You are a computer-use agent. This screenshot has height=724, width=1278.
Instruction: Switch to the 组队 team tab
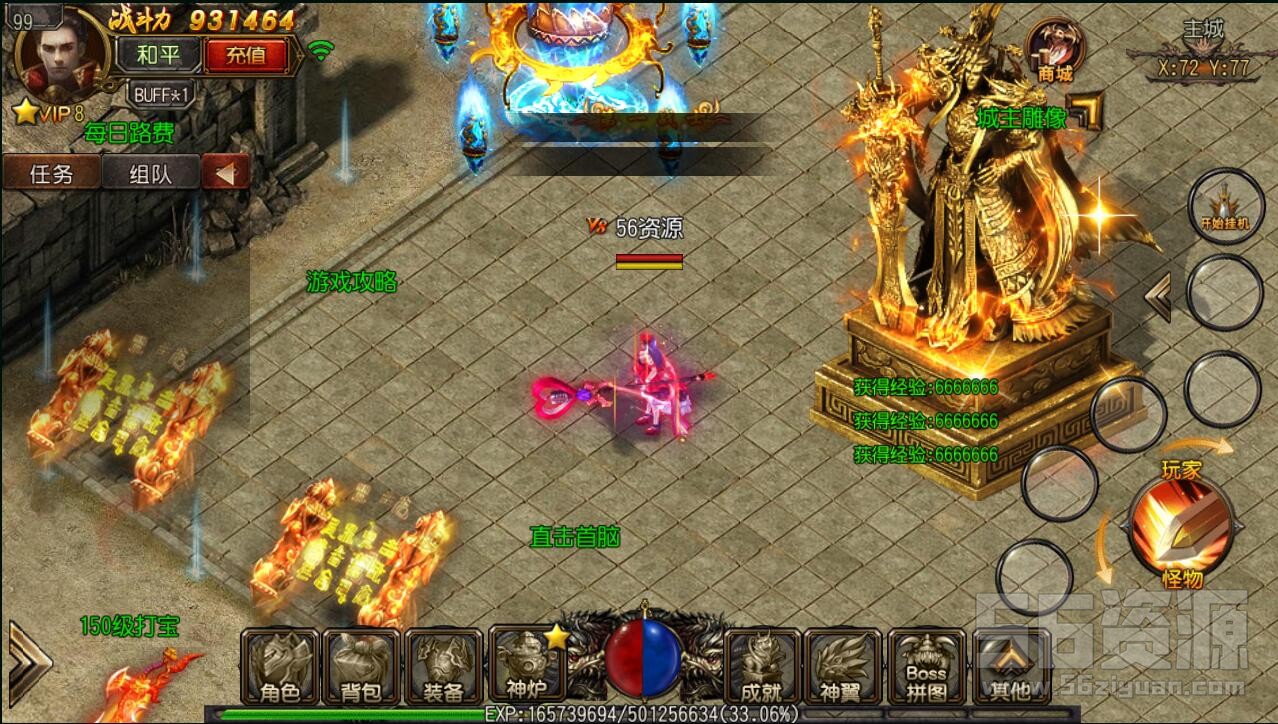point(151,173)
